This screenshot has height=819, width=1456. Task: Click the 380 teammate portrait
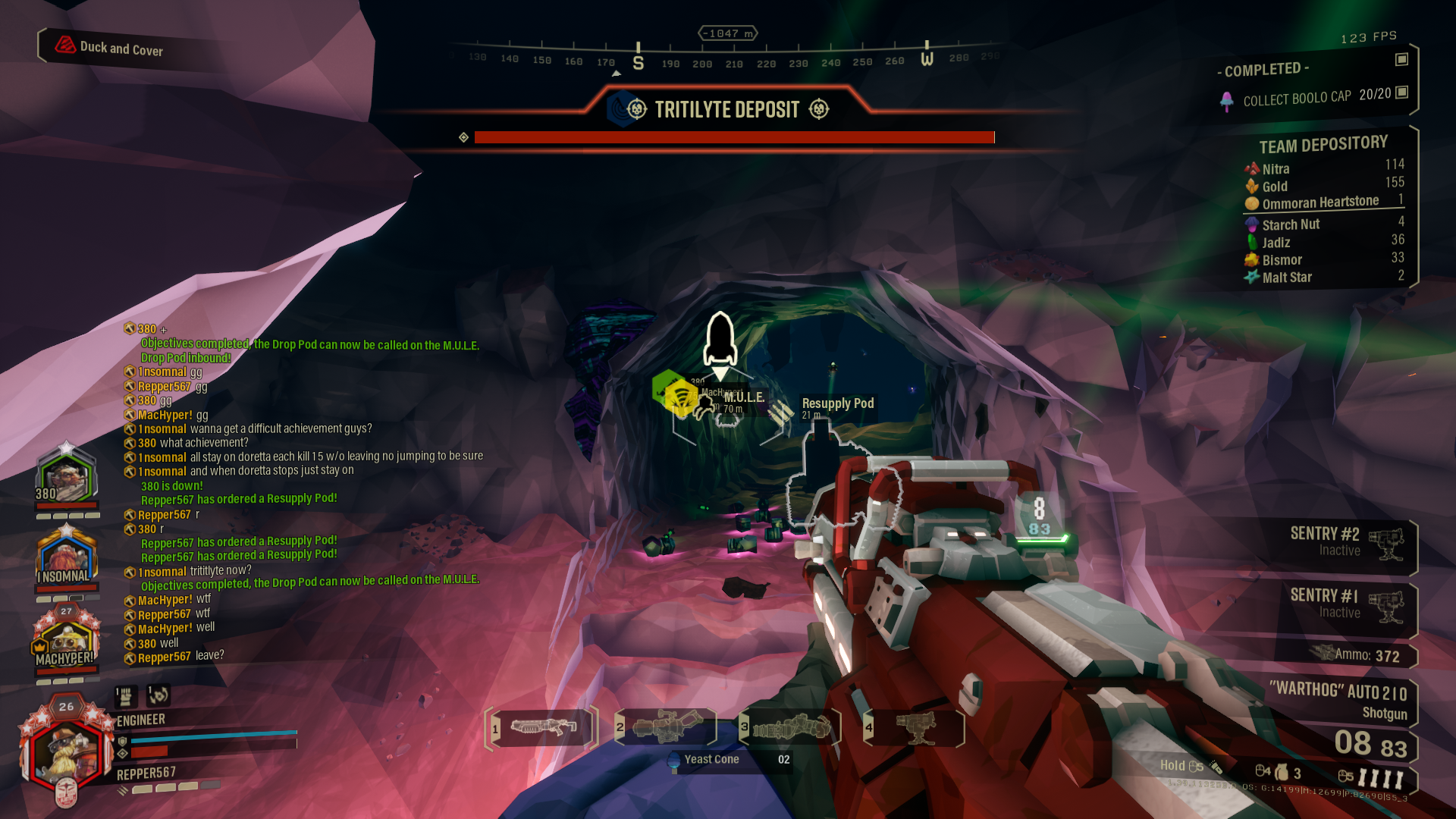67,478
